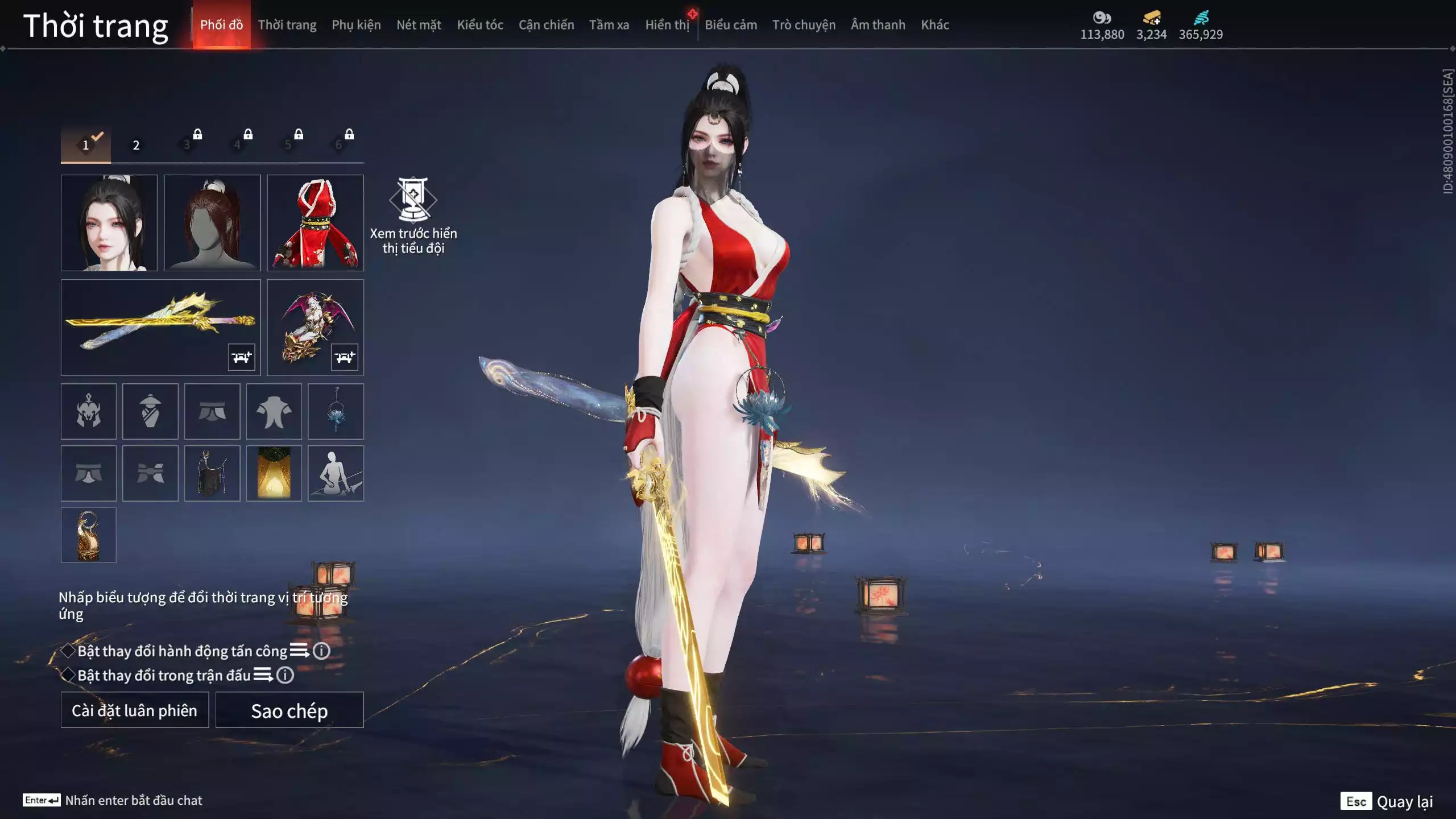
Task: Select the Nét mặt tab
Action: [419, 25]
